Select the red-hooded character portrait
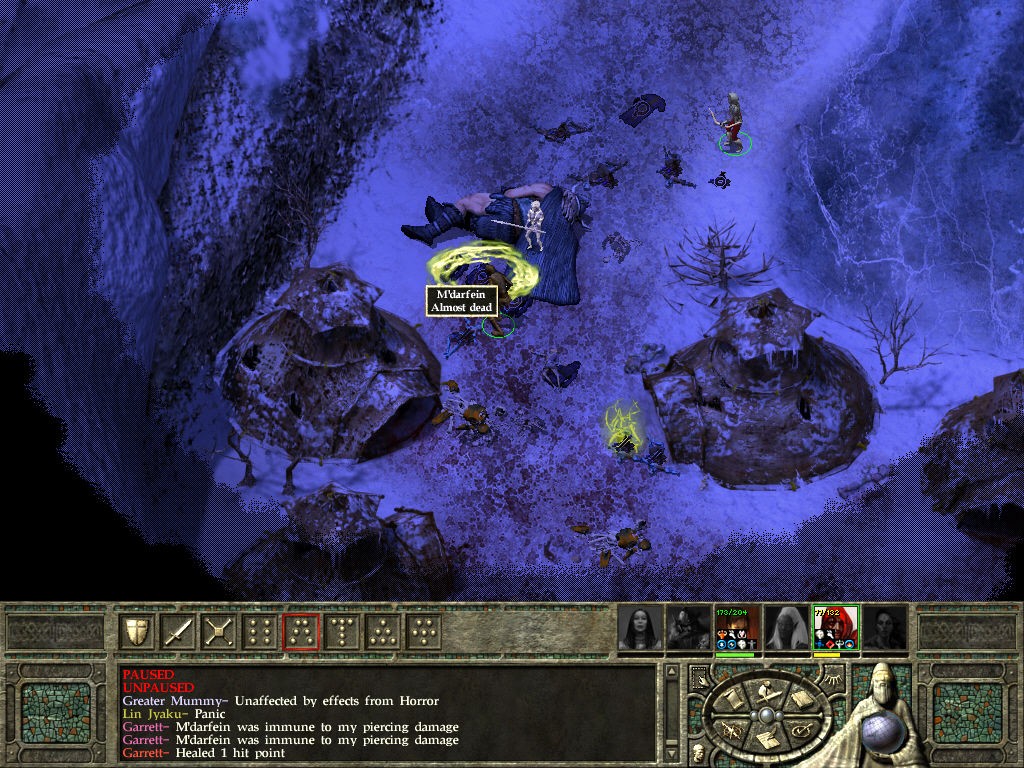Image resolution: width=1024 pixels, height=768 pixels. point(836,628)
